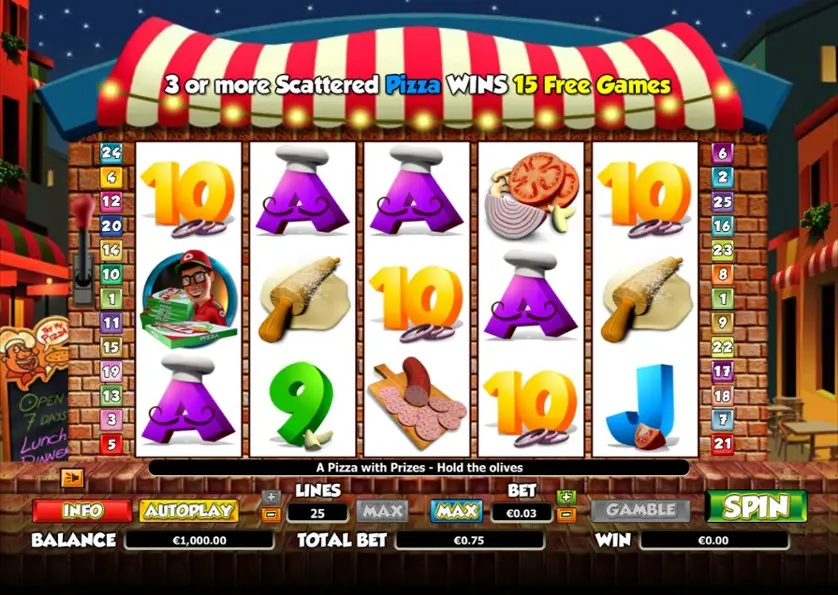Start AUTOPLAY mode
Screen dimensions: 838x595
[x=188, y=510]
